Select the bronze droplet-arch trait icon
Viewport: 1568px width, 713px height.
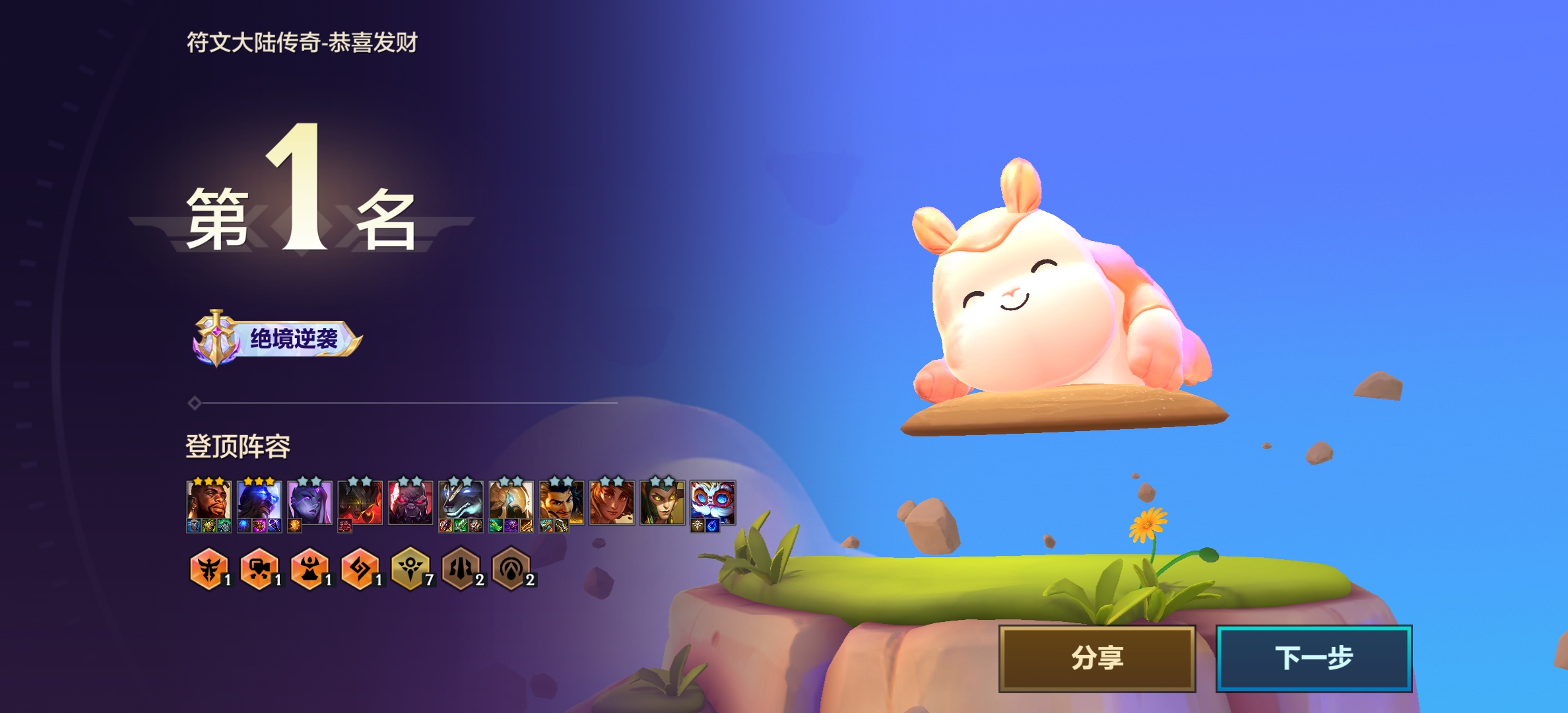pyautogui.click(x=511, y=568)
